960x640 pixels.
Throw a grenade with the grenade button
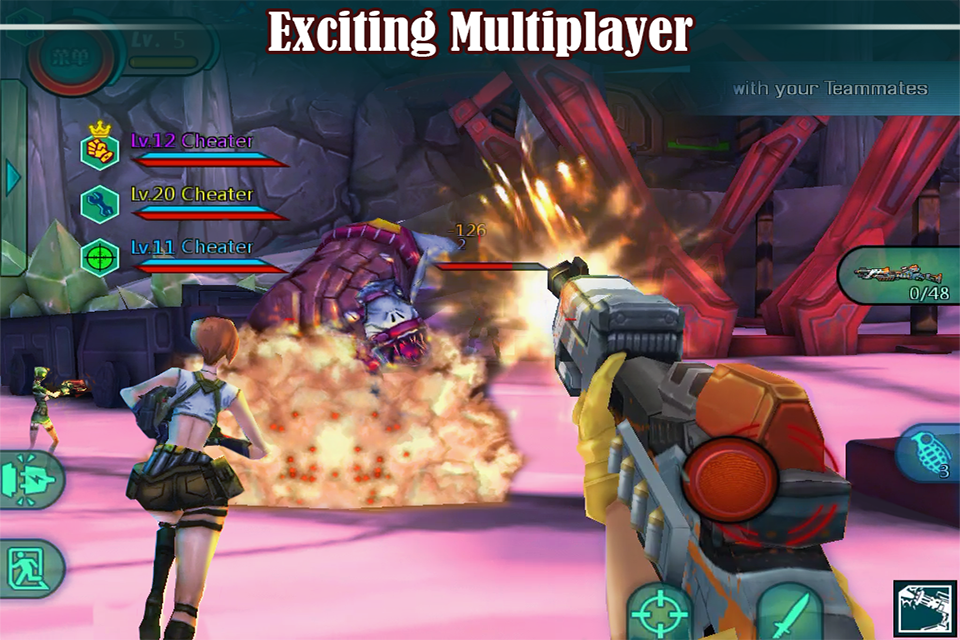click(x=927, y=455)
